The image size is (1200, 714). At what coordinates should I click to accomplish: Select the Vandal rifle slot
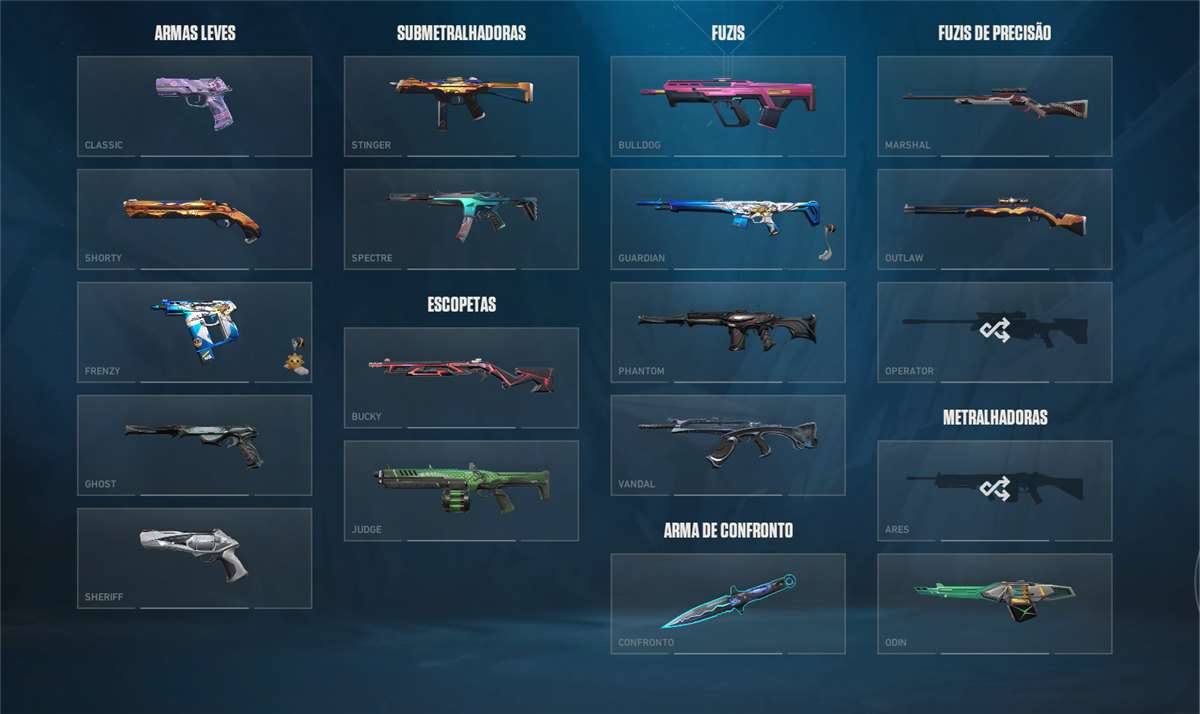[x=728, y=445]
